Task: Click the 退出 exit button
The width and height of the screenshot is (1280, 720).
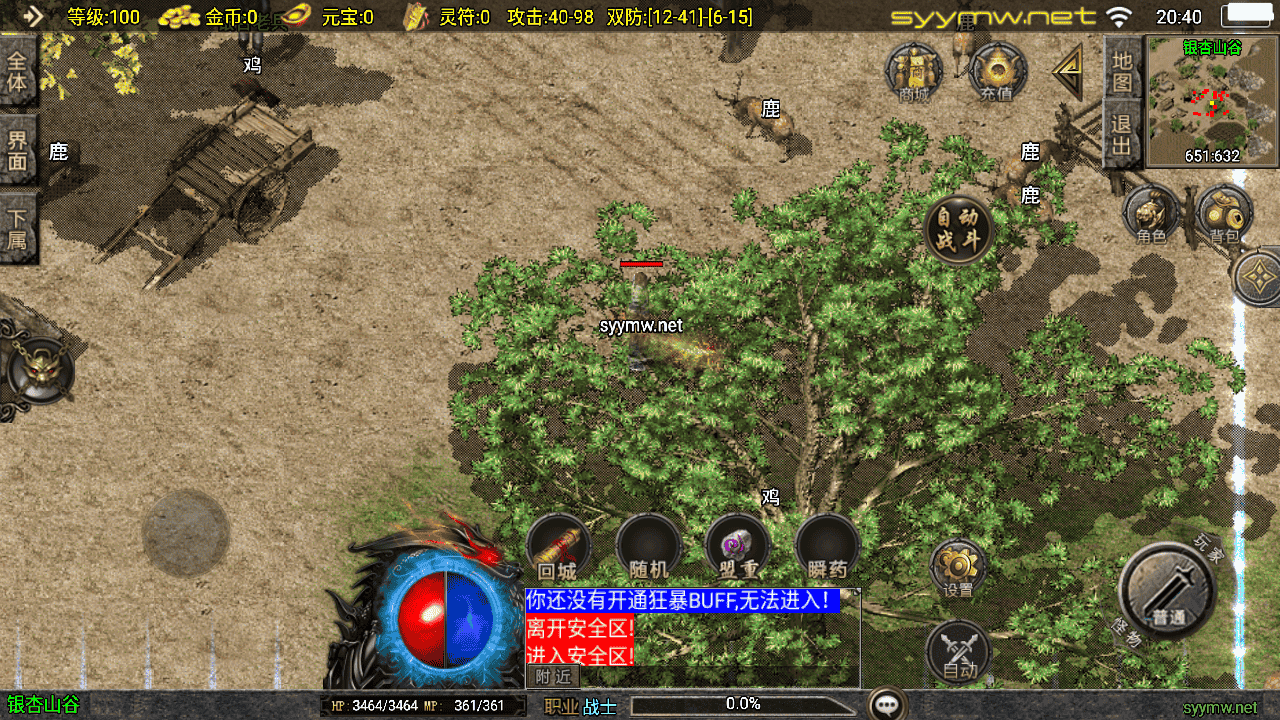Action: coord(1122,134)
